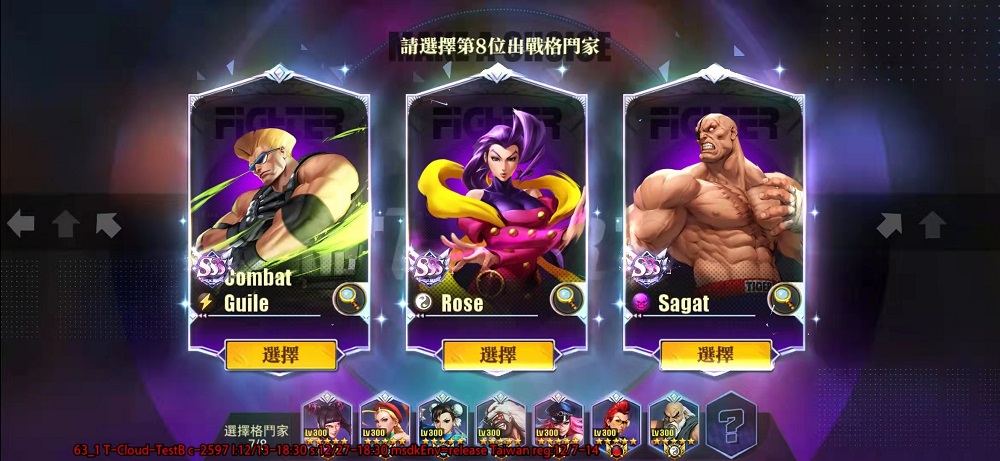The width and height of the screenshot is (1000, 461).
Task: Choose Combat Guile with the 選擇 button
Action: [x=281, y=354]
